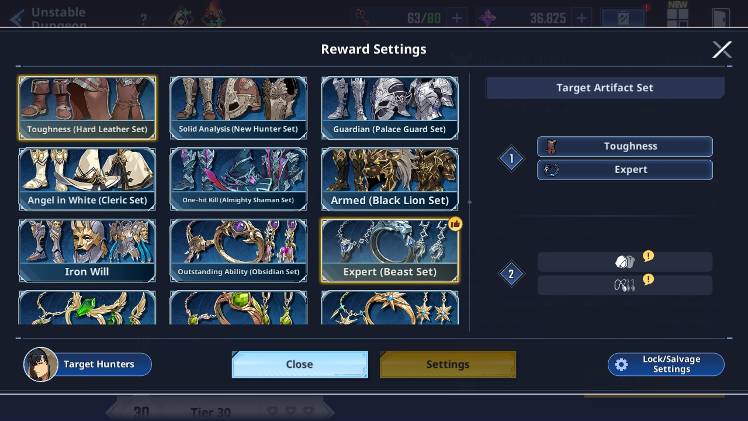Select Toughness (Hard Leather Set) tile
This screenshot has width=748, height=421.
point(87,107)
